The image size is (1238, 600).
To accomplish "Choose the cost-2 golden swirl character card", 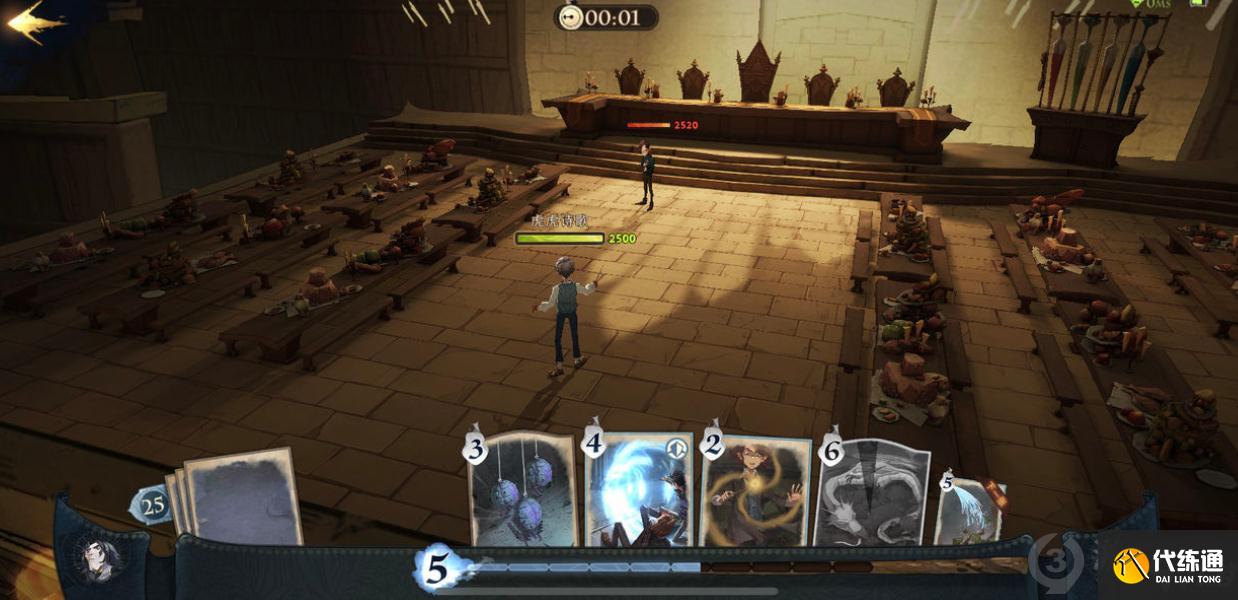I will pos(757,490).
